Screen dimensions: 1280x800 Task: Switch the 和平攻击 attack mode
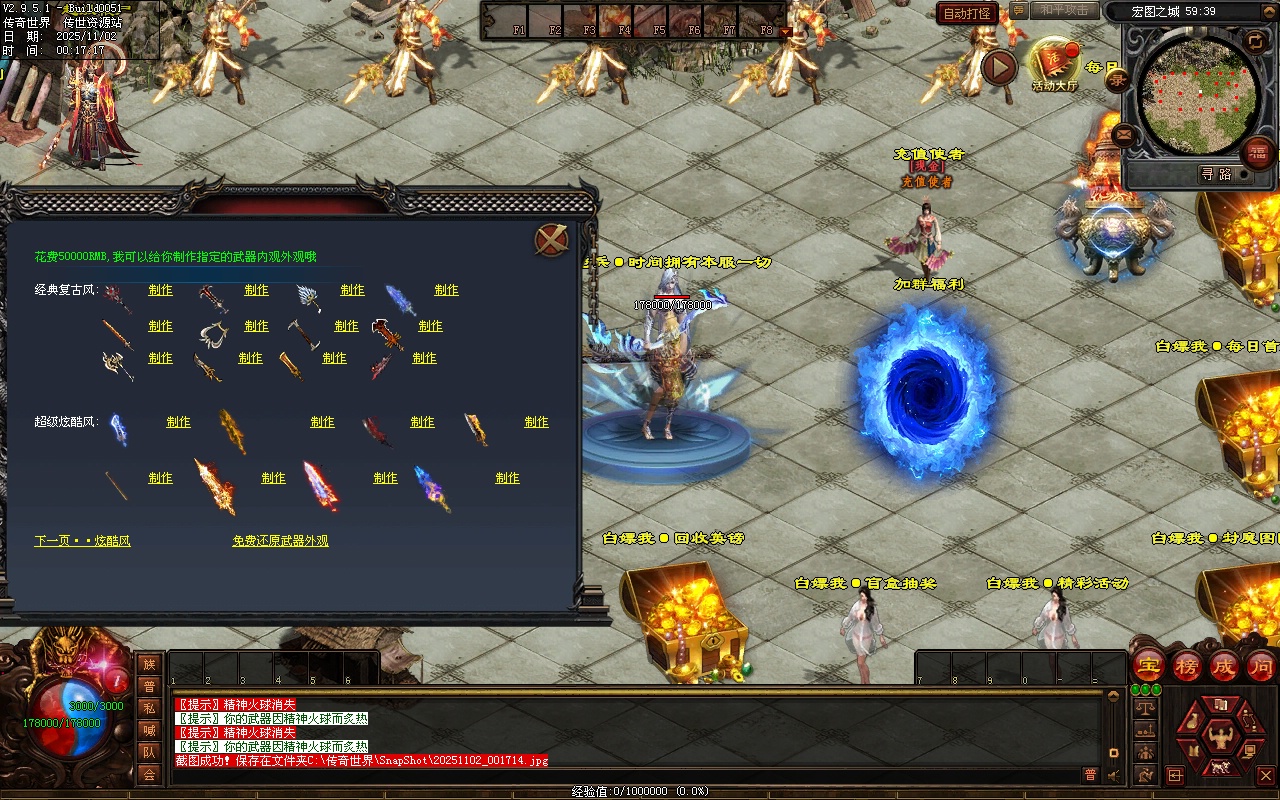1063,10
